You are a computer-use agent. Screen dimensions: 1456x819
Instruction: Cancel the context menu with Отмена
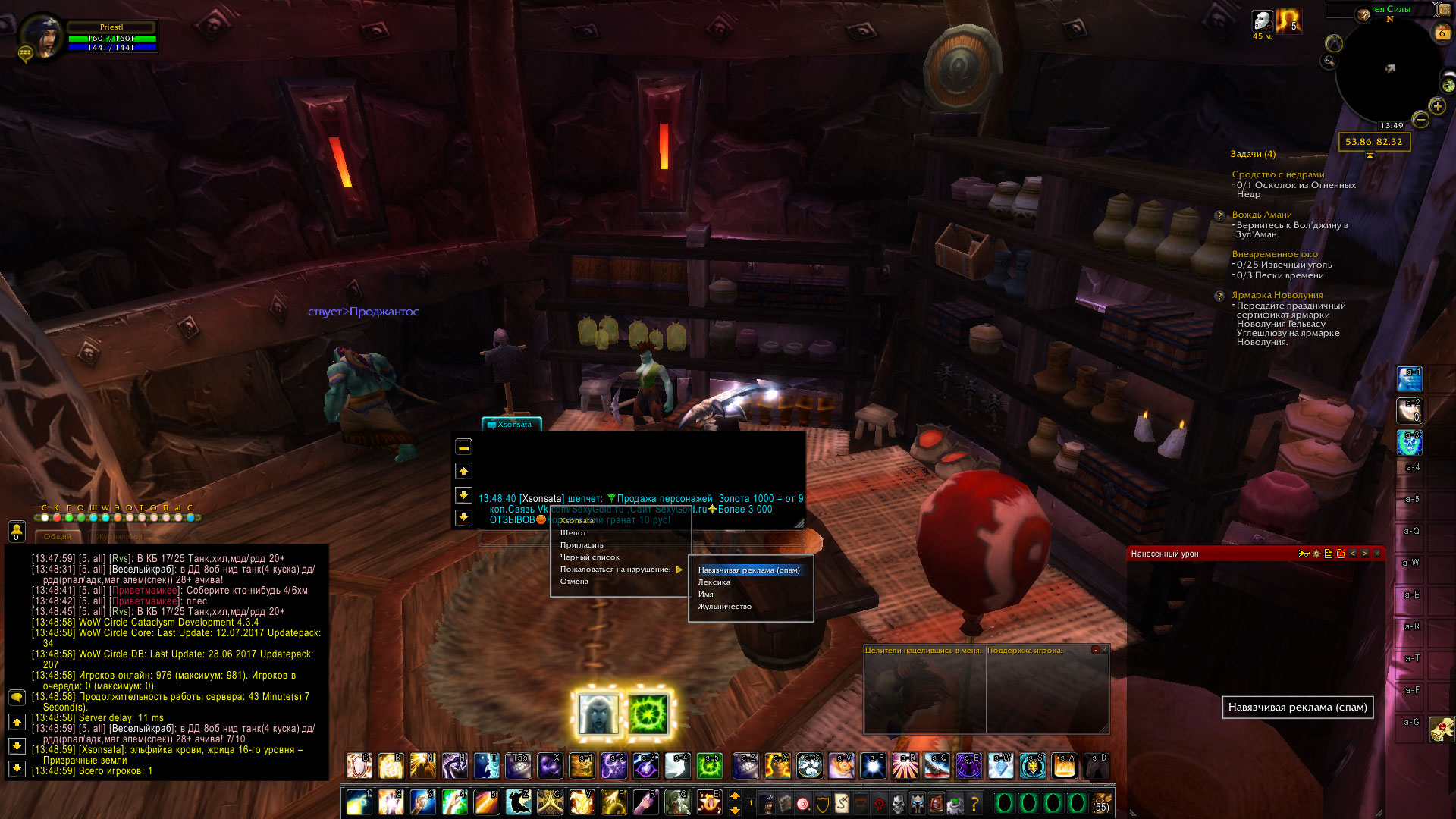click(x=574, y=582)
